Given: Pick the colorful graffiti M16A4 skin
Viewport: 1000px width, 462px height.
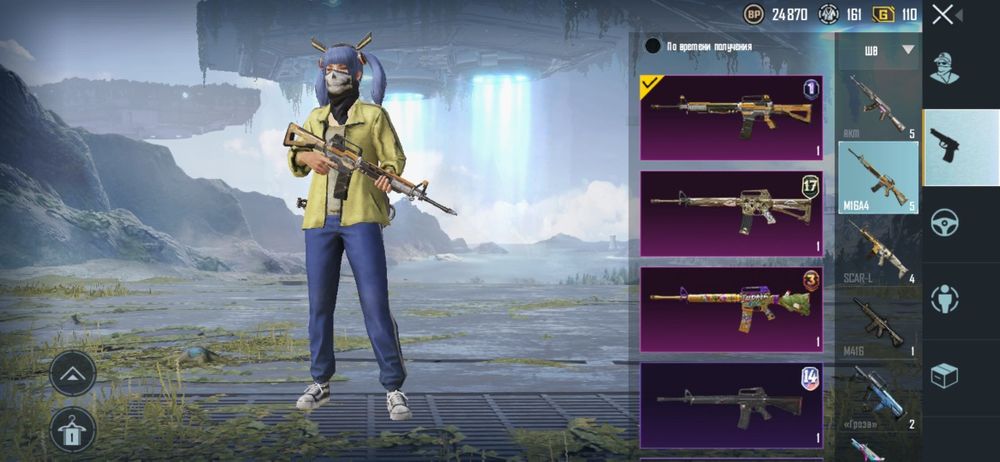Looking at the screenshot, I should pos(731,308).
